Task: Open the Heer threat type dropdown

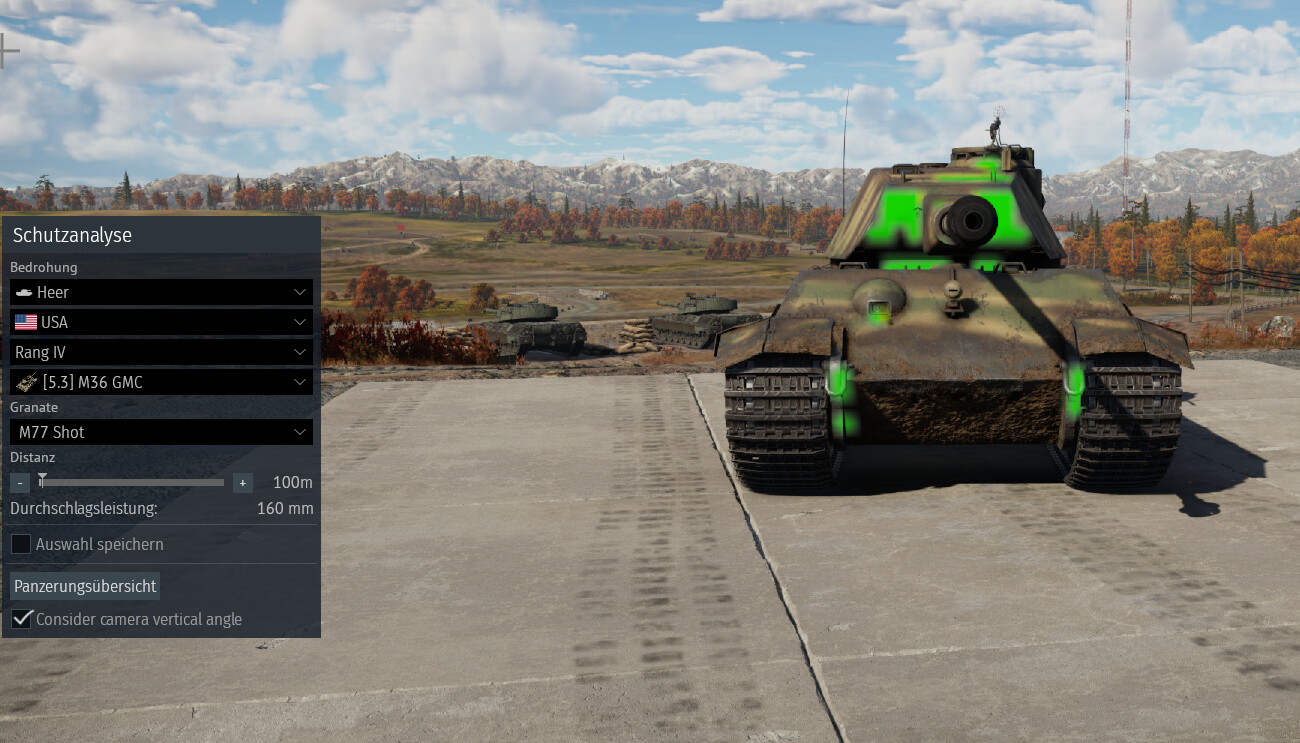Action: pos(161,292)
